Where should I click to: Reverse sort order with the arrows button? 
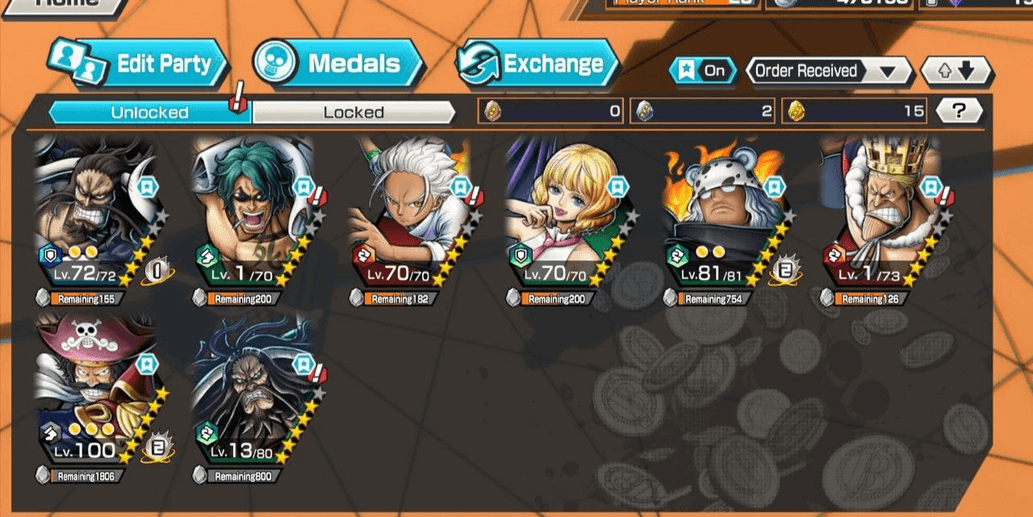click(x=956, y=71)
